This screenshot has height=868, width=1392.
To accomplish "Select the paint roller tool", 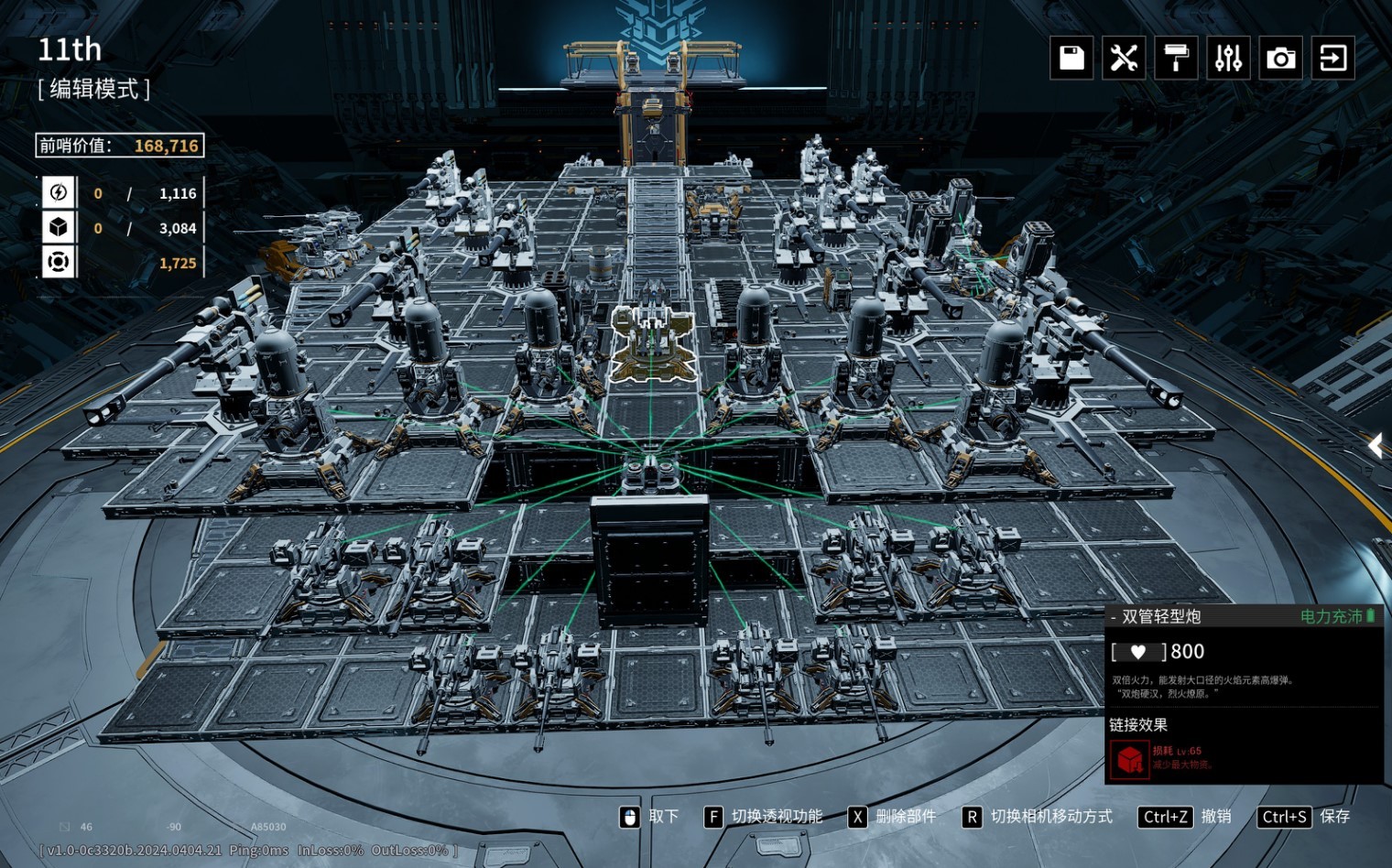I will [x=1176, y=59].
